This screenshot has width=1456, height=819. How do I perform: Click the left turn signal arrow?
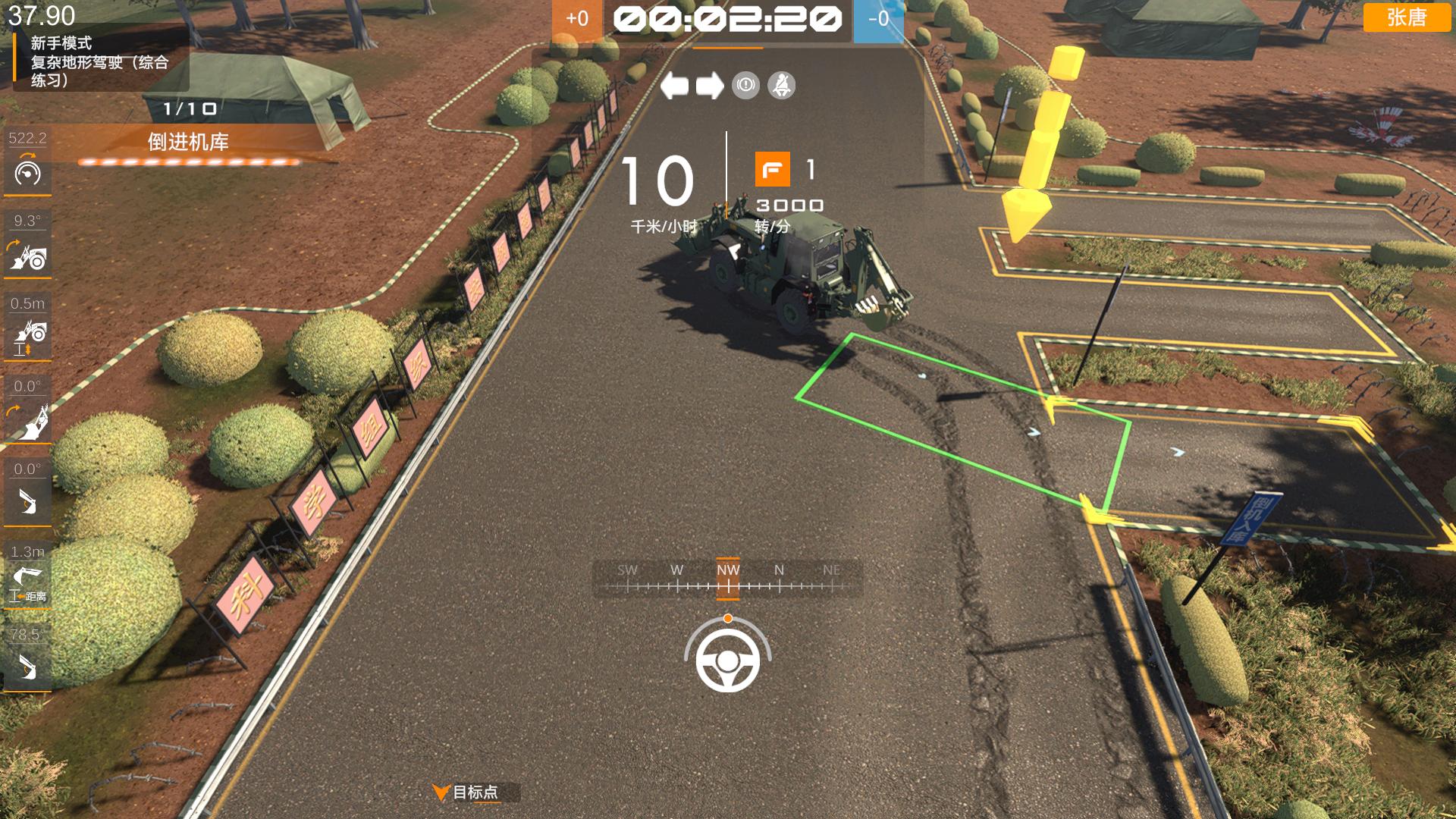674,86
